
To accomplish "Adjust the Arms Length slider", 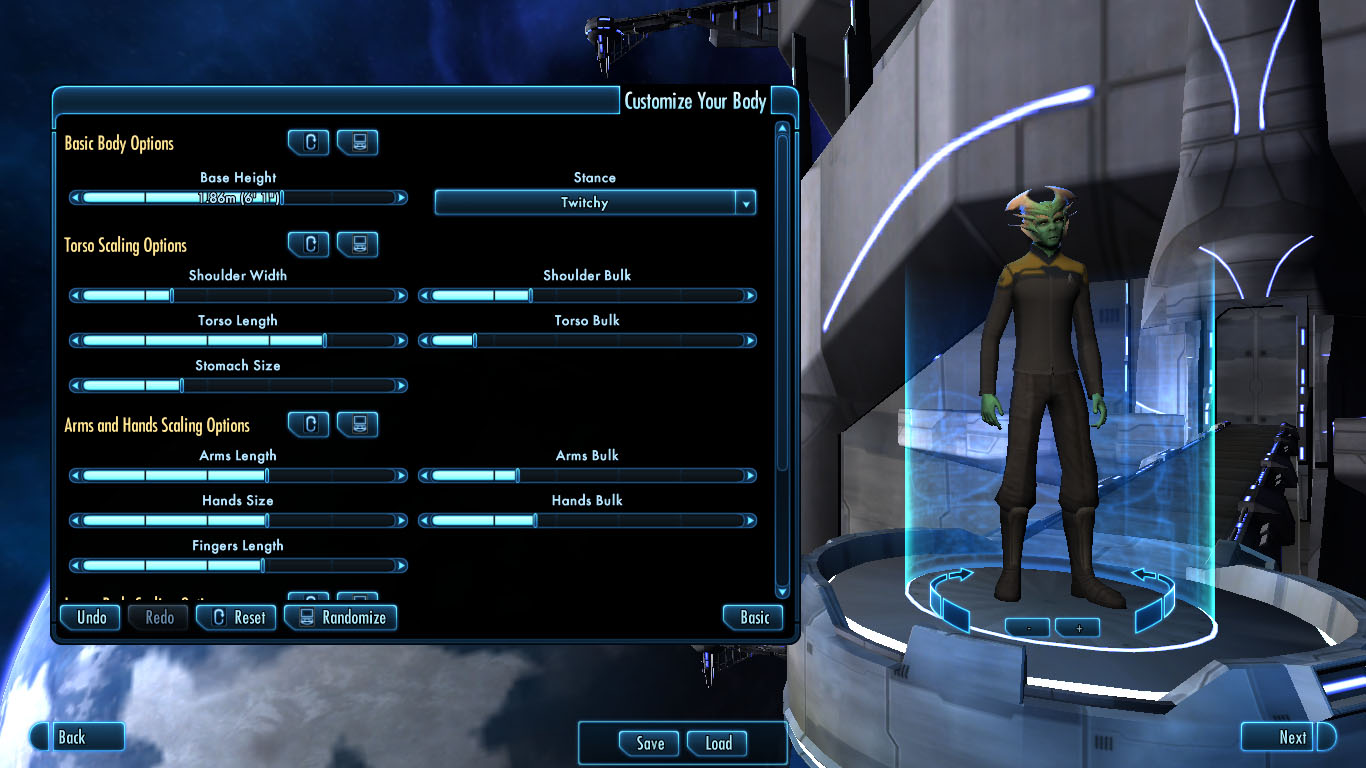I will (238, 476).
